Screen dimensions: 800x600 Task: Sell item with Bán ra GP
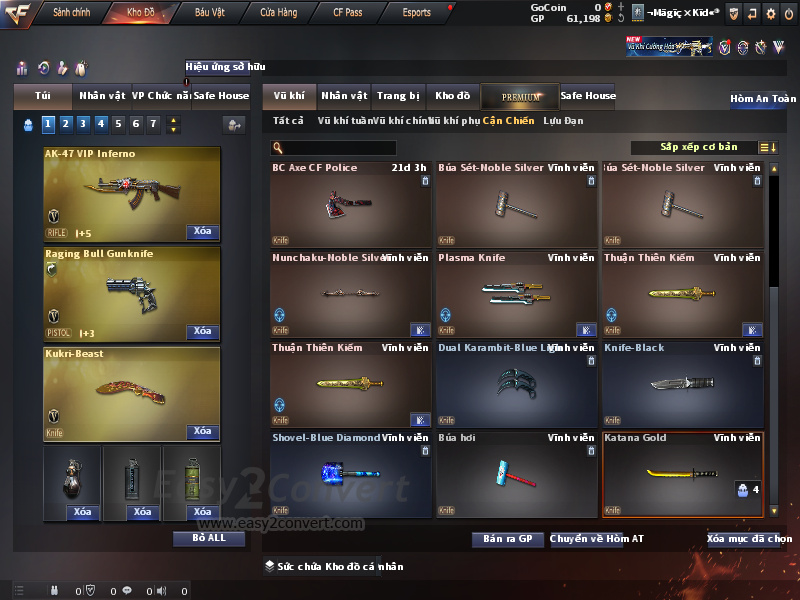click(507, 539)
